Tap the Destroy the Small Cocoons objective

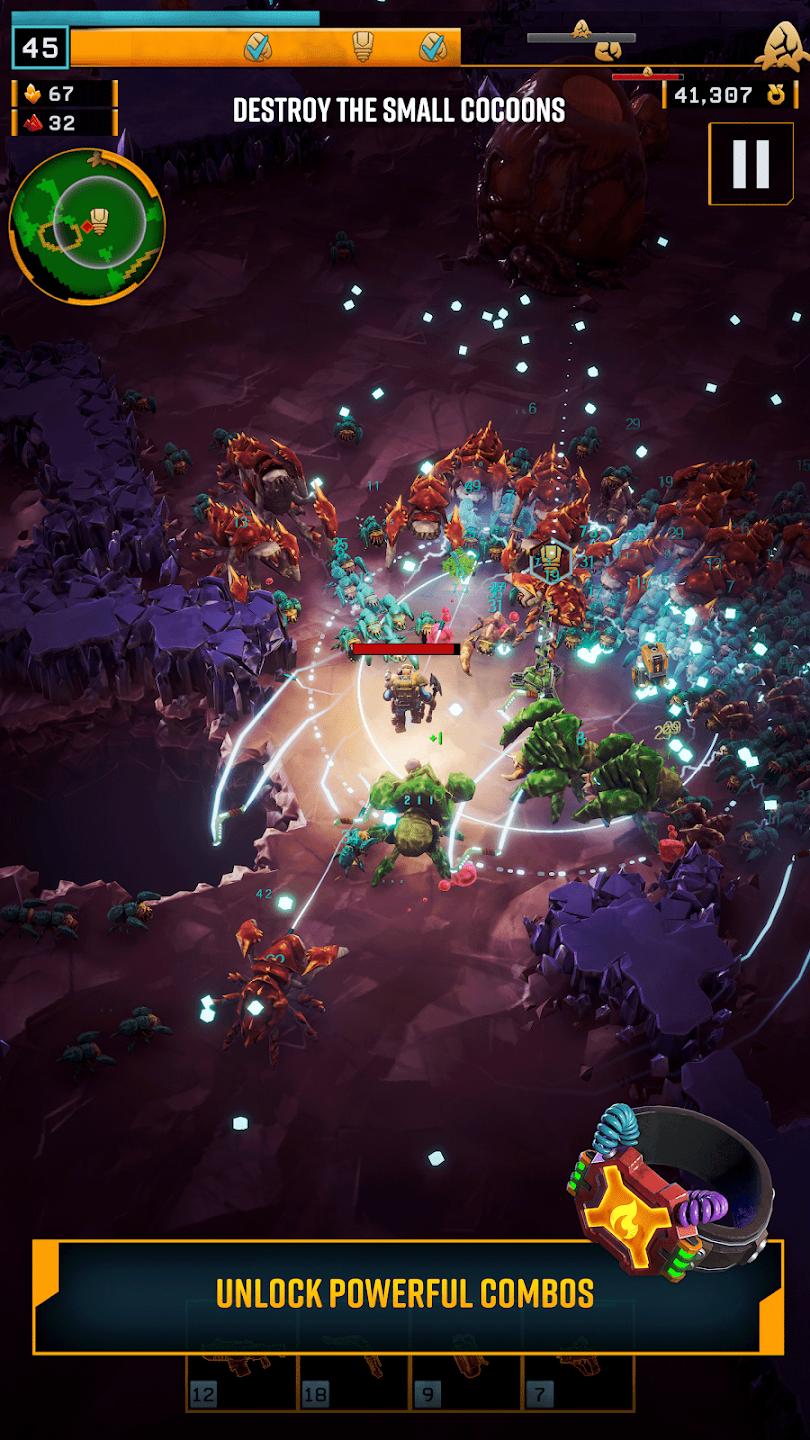pyautogui.click(x=399, y=110)
